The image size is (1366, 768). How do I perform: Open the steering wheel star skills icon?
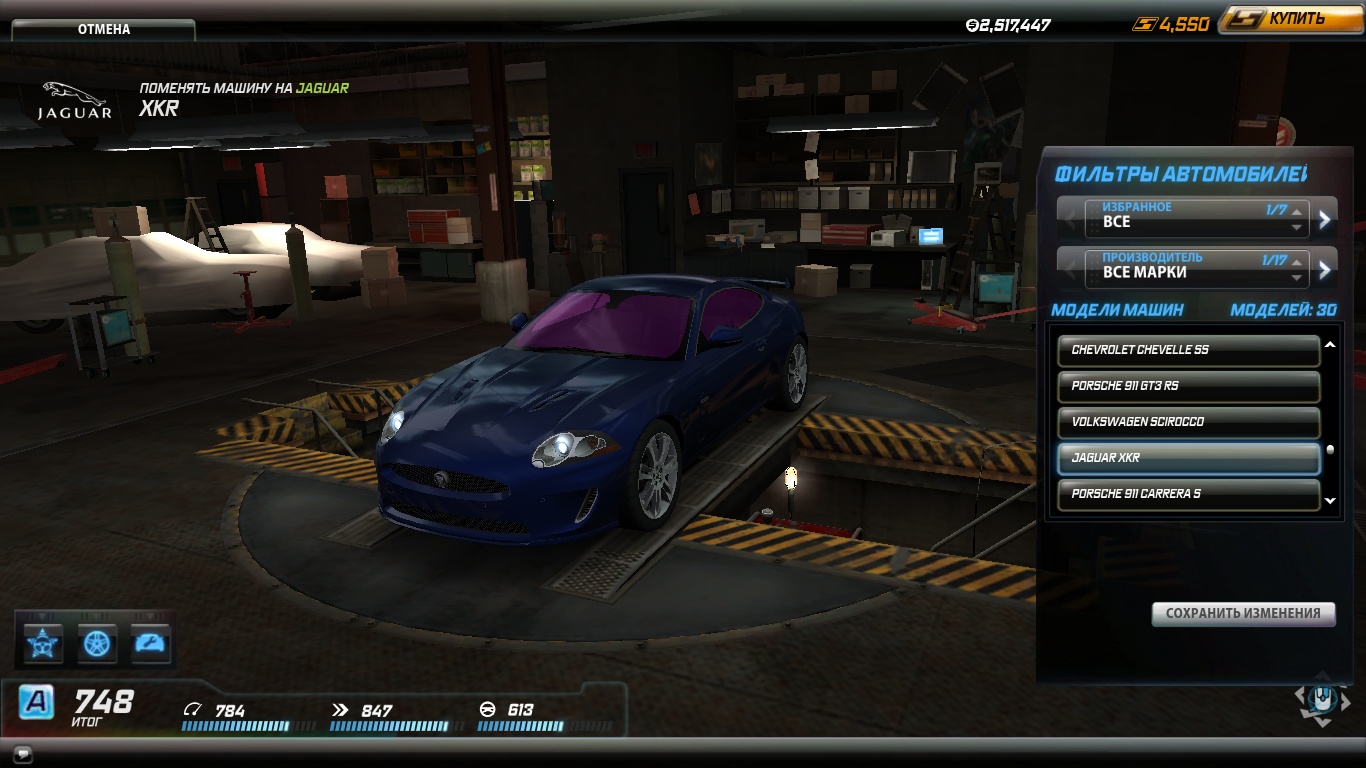click(x=43, y=643)
